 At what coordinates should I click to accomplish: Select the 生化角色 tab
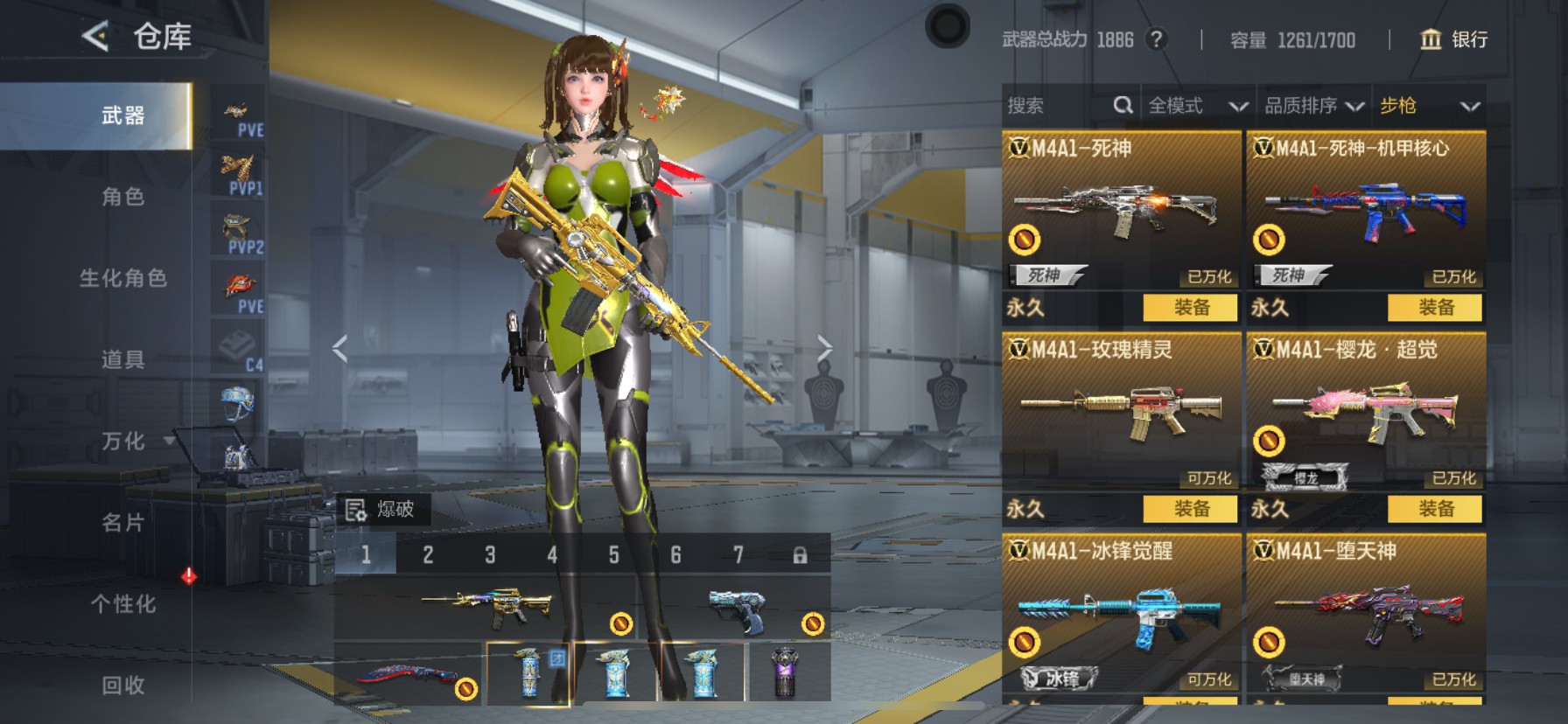tap(122, 278)
